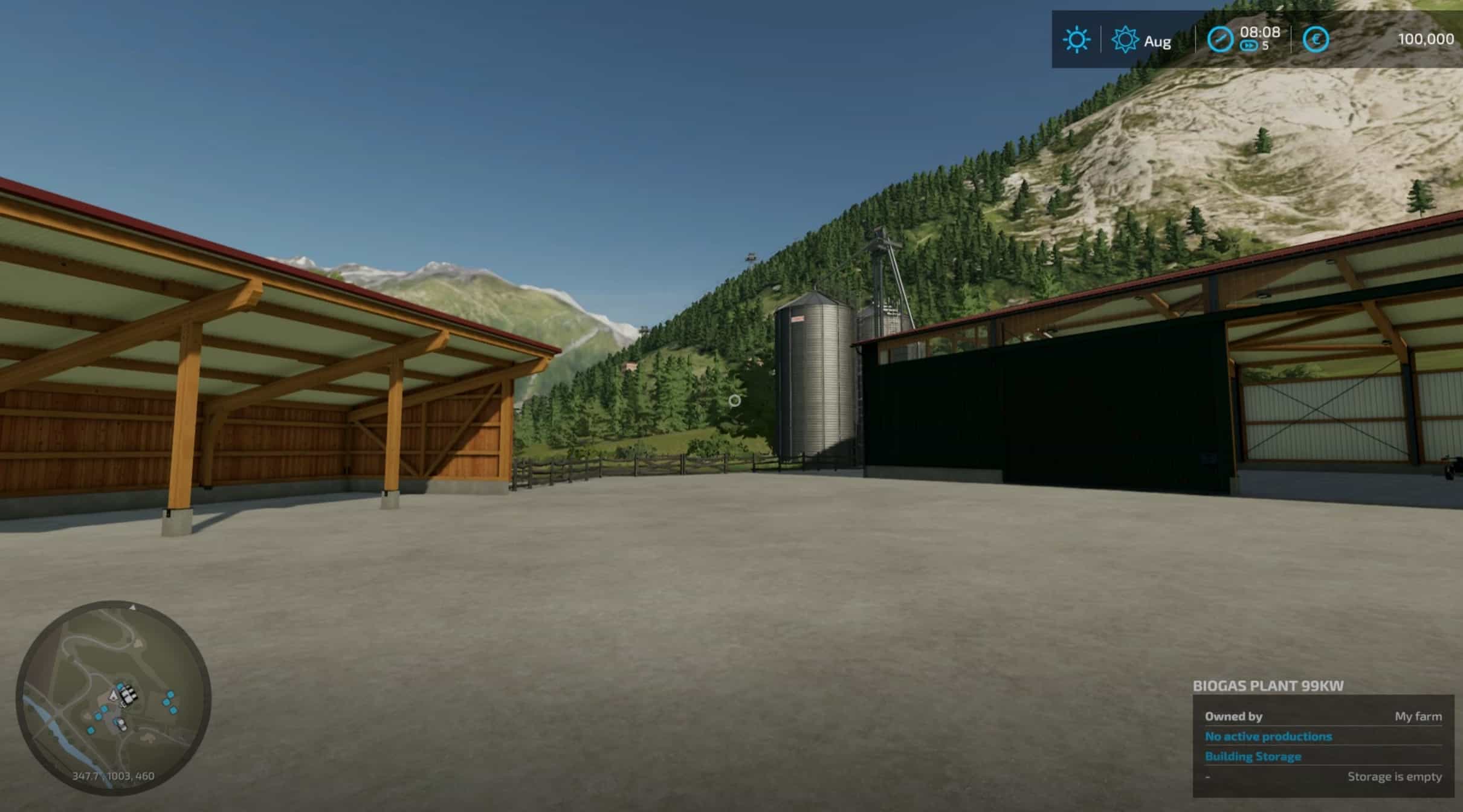Click the game clock icon
The height and width of the screenshot is (812, 1463).
click(1219, 40)
